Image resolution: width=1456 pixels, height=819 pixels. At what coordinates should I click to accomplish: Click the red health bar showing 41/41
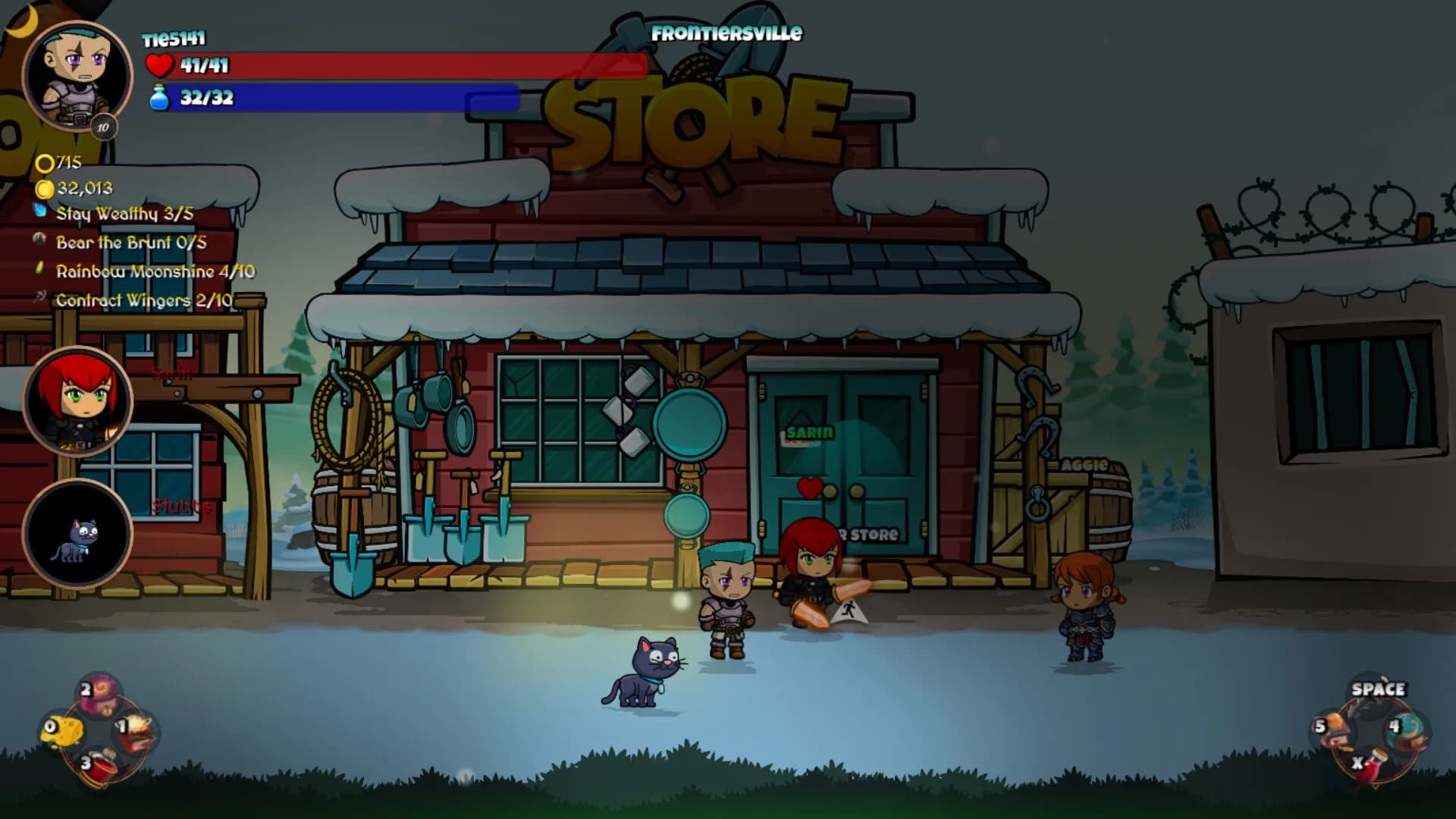tap(394, 65)
